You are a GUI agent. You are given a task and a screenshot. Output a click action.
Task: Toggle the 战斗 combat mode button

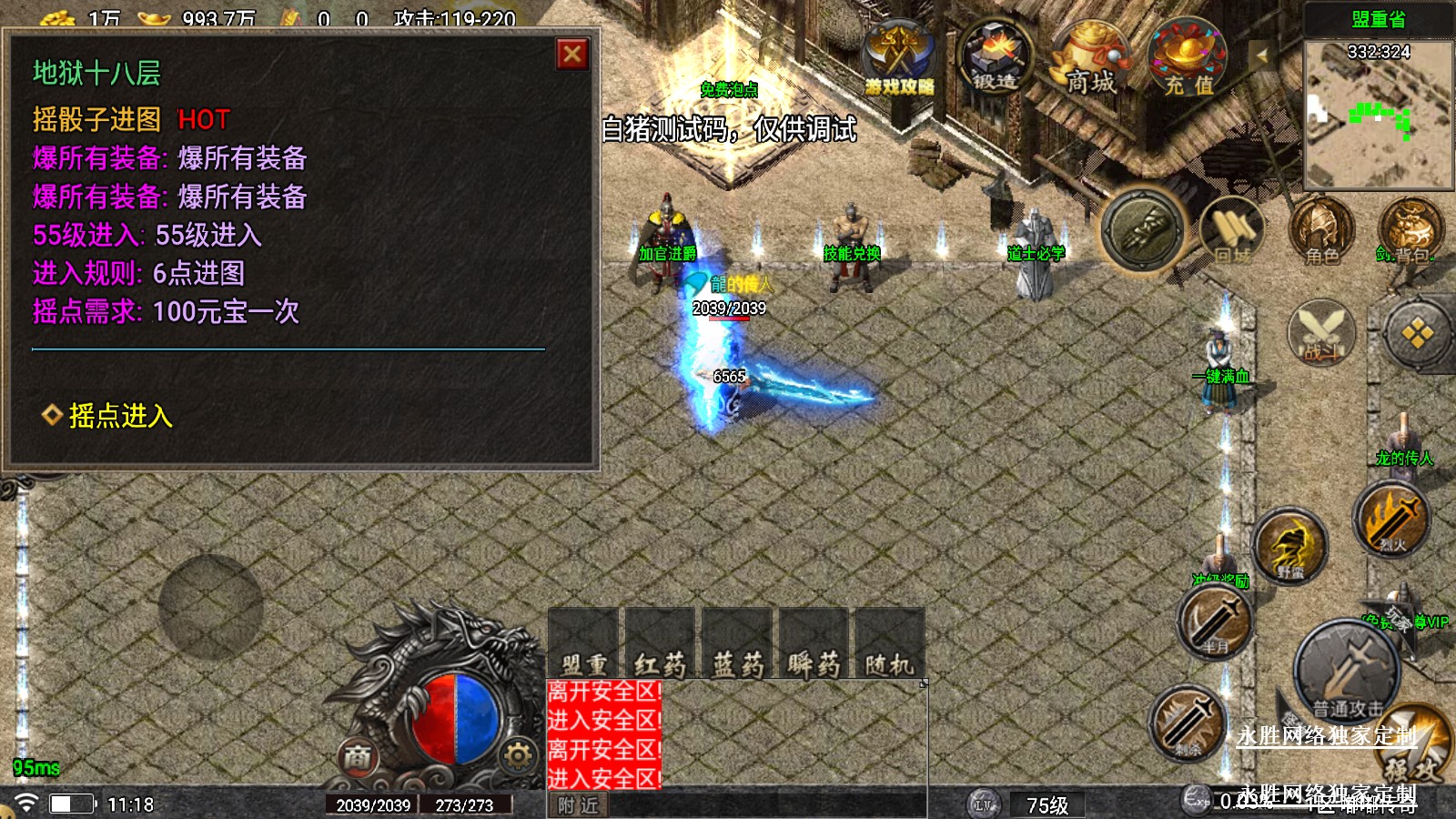point(1321,331)
